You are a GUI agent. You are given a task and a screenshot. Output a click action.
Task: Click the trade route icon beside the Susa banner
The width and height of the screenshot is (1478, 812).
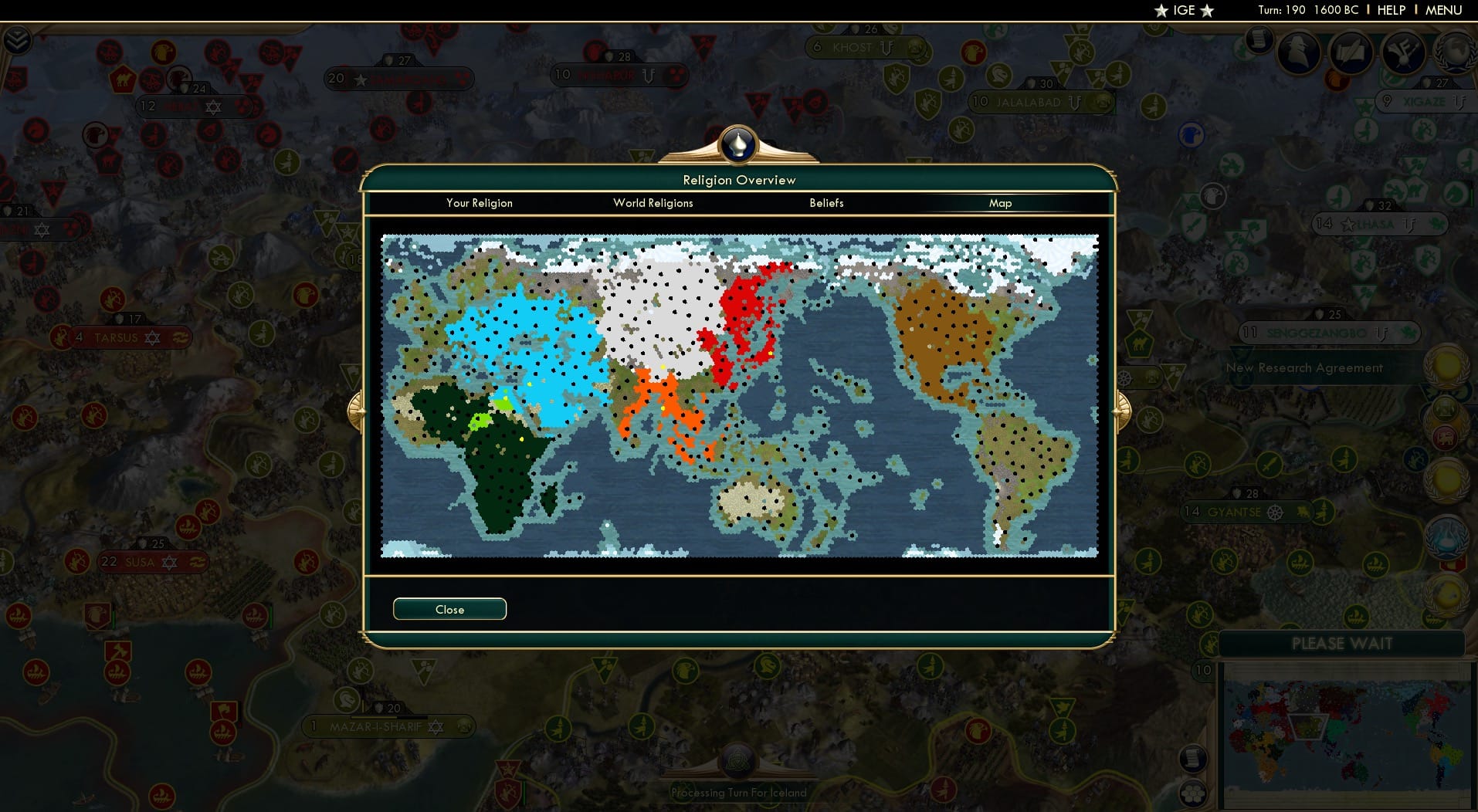tap(196, 563)
